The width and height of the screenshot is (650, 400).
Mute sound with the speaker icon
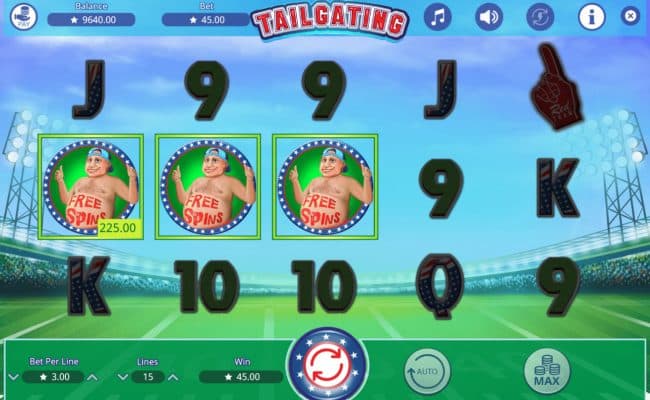point(488,17)
